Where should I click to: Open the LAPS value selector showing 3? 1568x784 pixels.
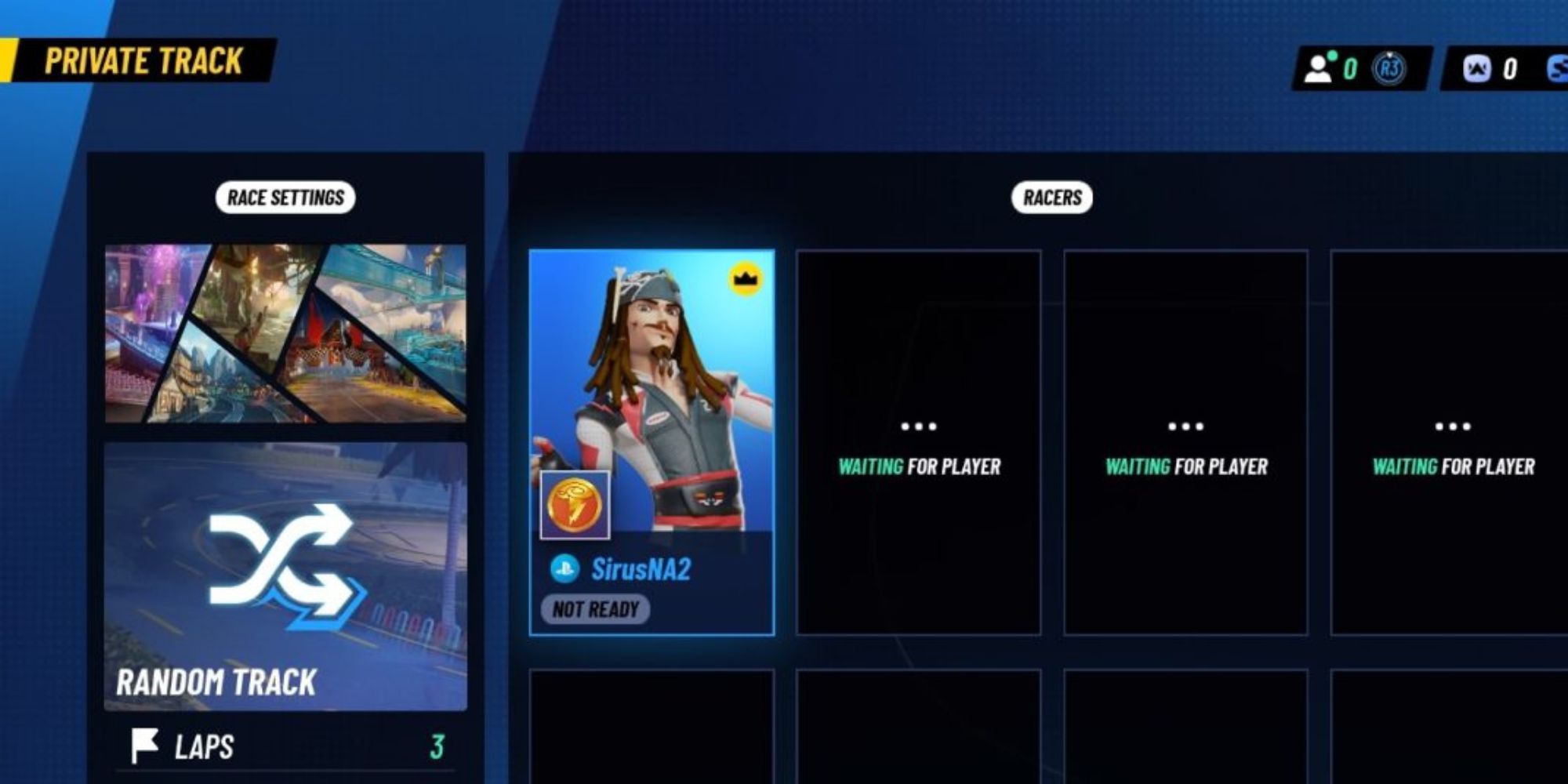[x=439, y=746]
